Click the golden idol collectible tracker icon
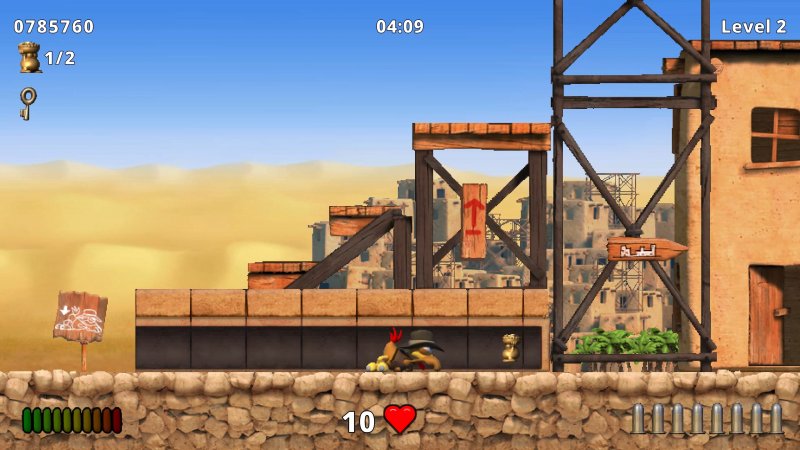Screen dimensions: 800x450 click(x=29, y=58)
